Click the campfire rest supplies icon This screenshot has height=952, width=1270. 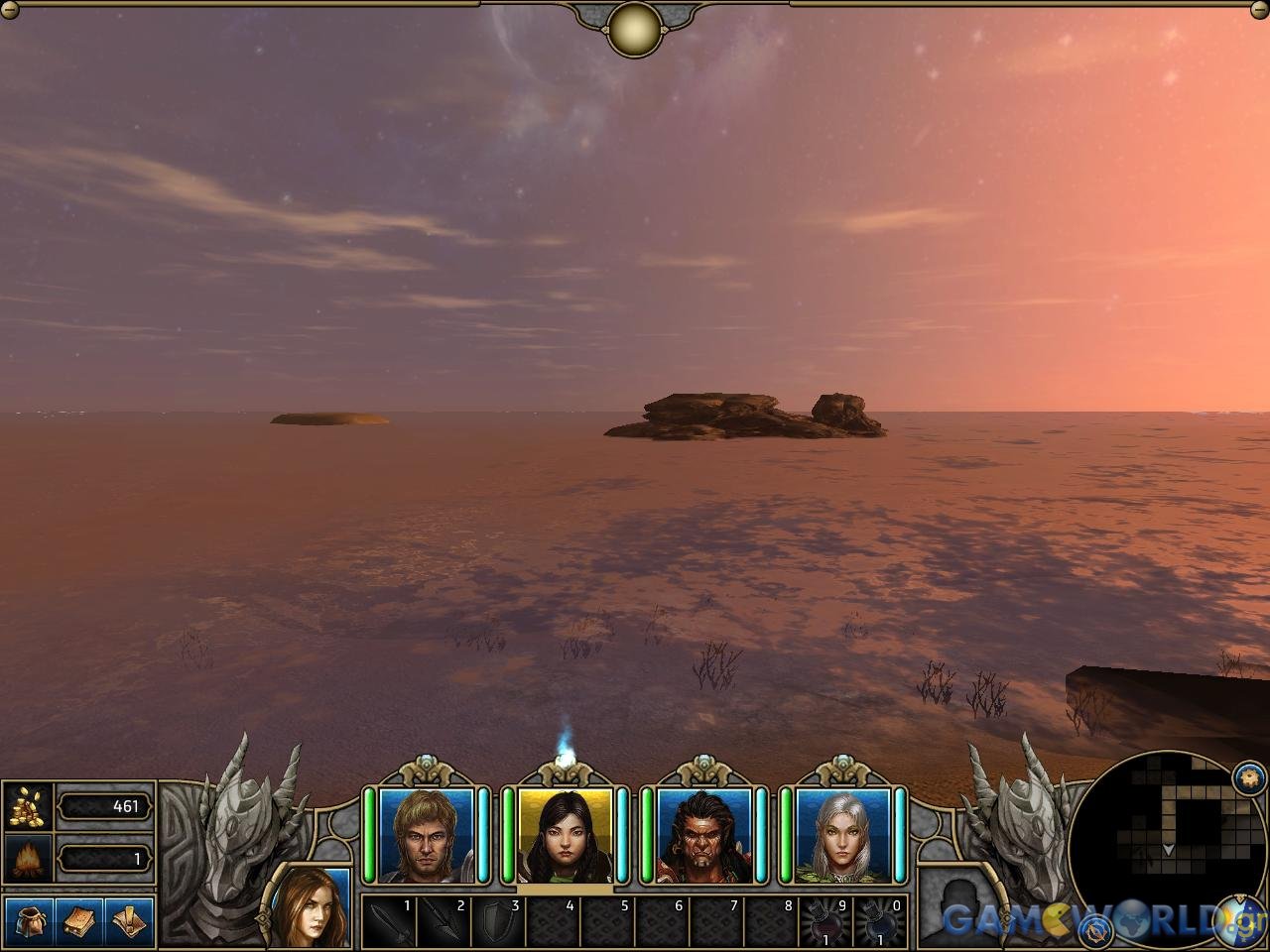tap(29, 857)
